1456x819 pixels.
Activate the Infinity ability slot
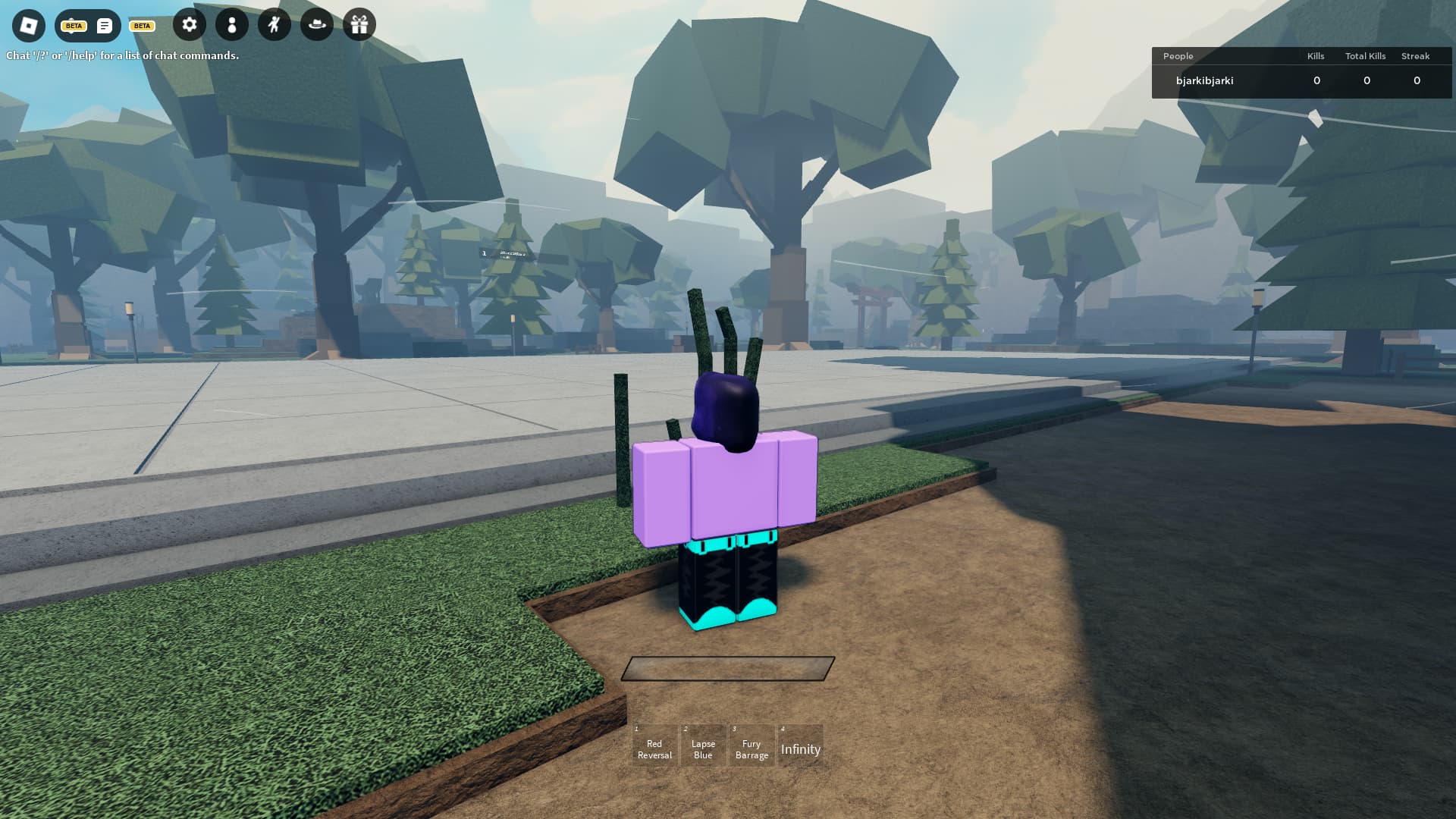(x=801, y=748)
